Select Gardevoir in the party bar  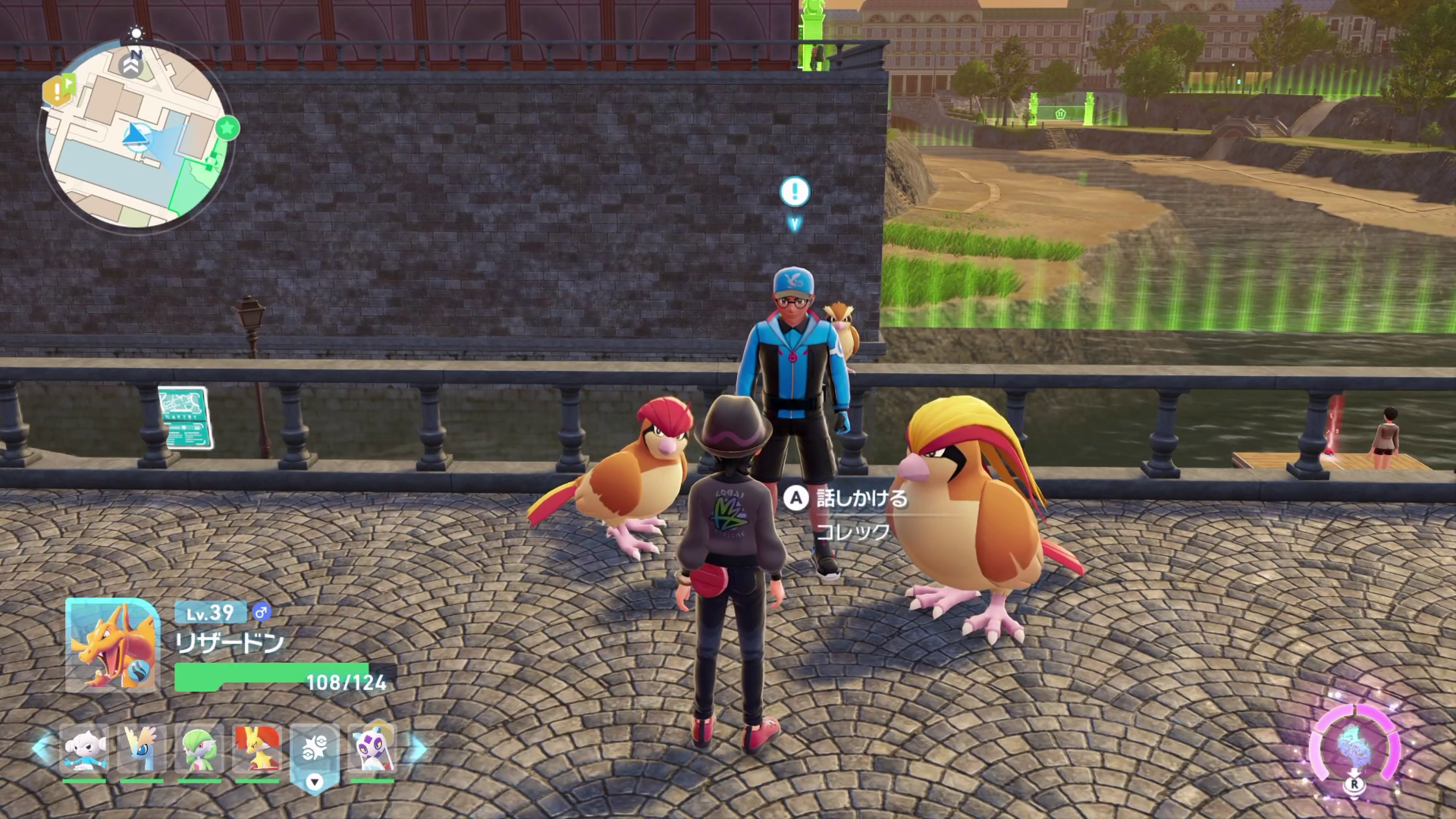click(x=199, y=749)
